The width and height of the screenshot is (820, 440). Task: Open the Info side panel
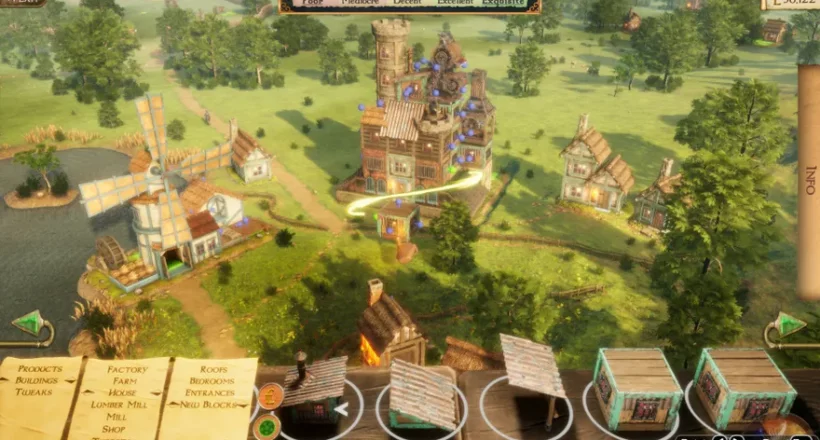[x=809, y=180]
